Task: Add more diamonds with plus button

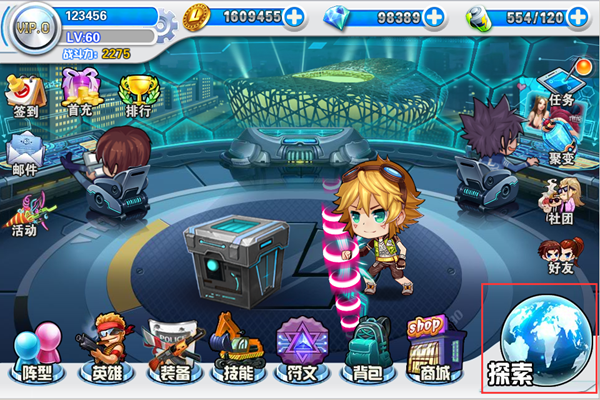Action: click(434, 17)
